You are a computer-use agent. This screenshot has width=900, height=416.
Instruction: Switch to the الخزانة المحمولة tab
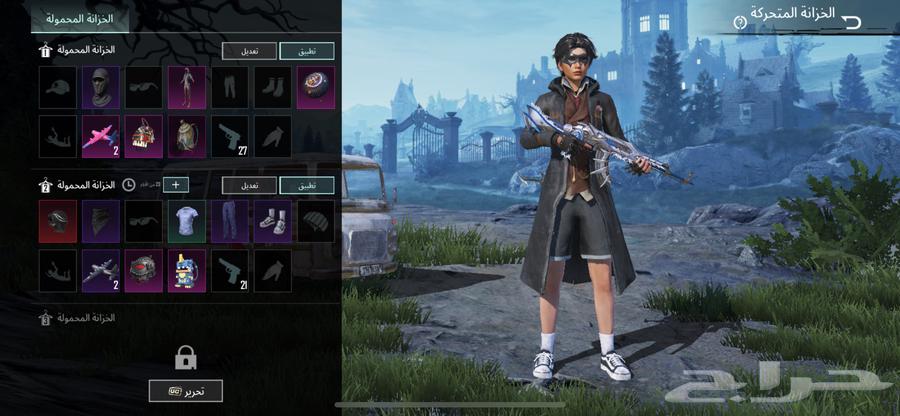tap(80, 20)
